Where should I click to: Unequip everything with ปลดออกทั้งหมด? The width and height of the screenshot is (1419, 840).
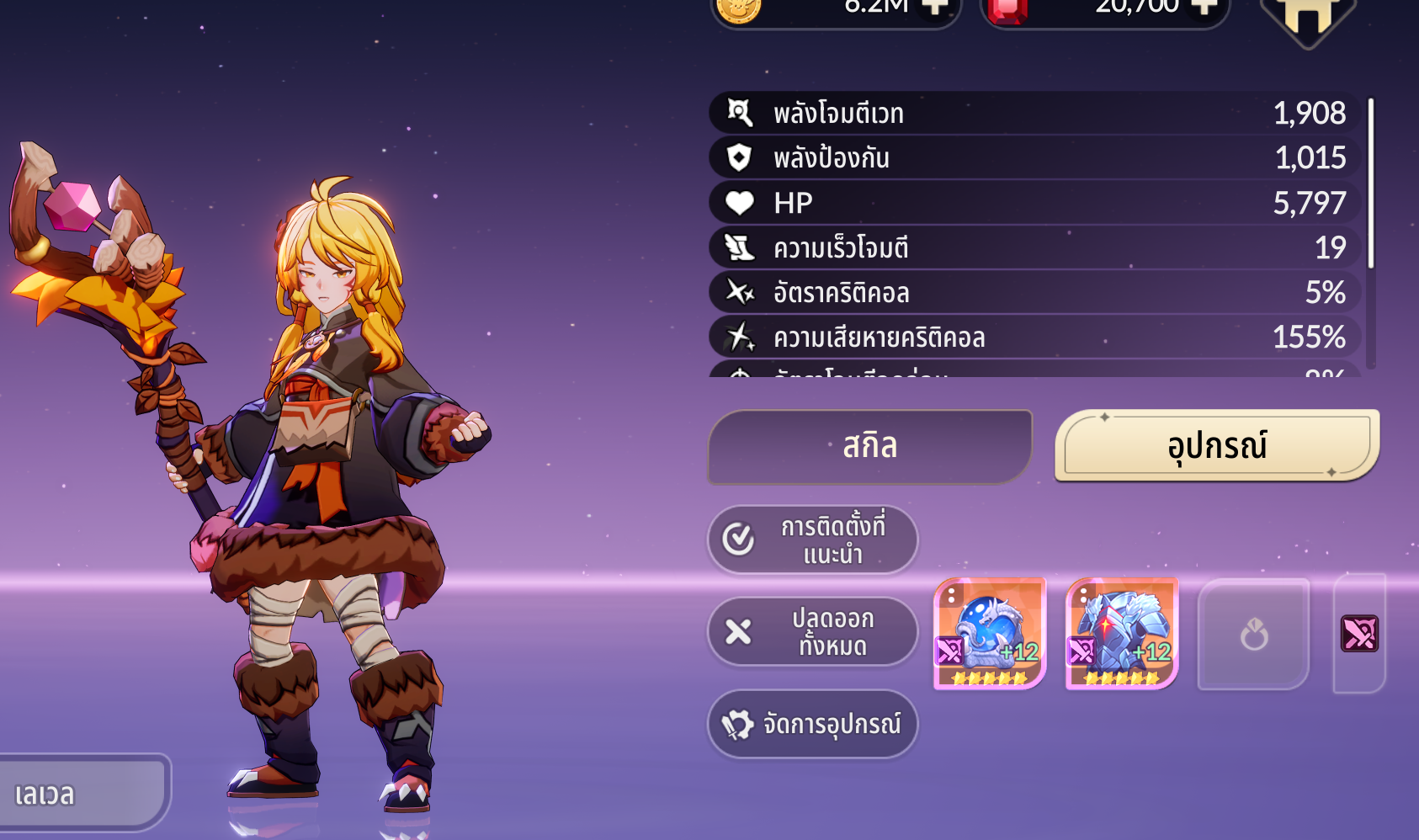tap(812, 632)
